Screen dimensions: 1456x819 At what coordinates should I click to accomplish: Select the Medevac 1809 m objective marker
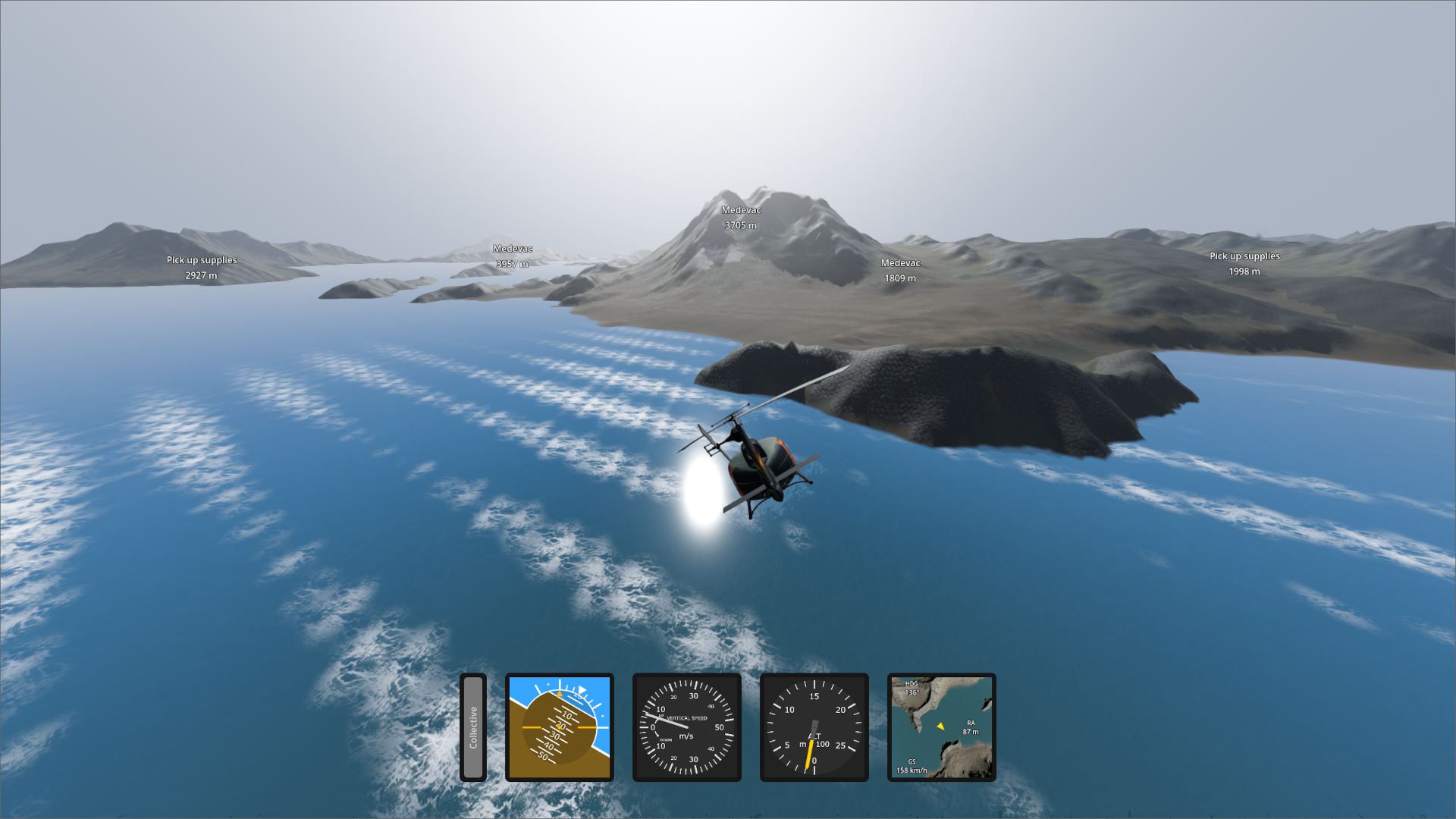900,271
